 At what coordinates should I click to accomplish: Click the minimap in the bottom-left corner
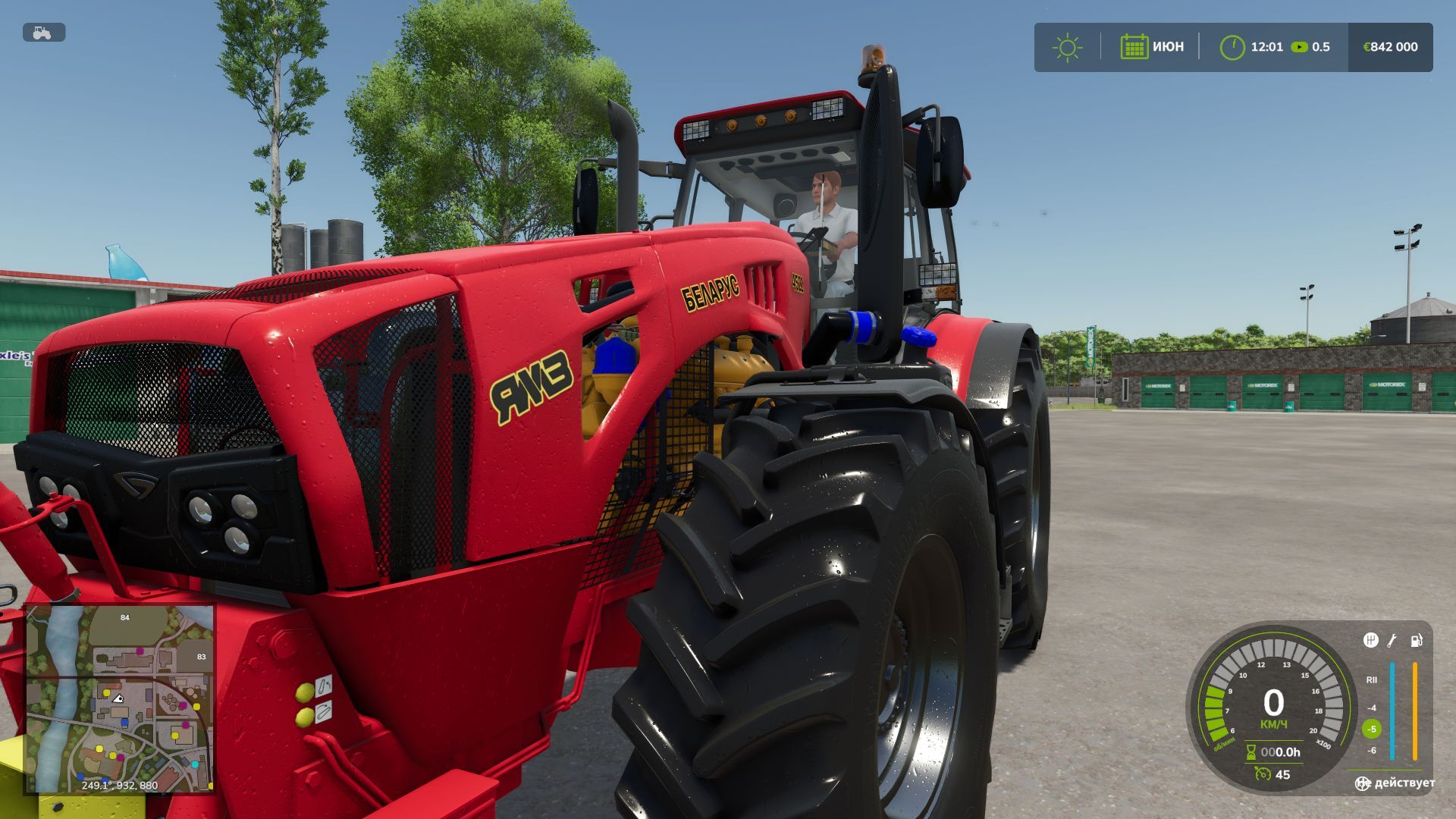(x=121, y=698)
